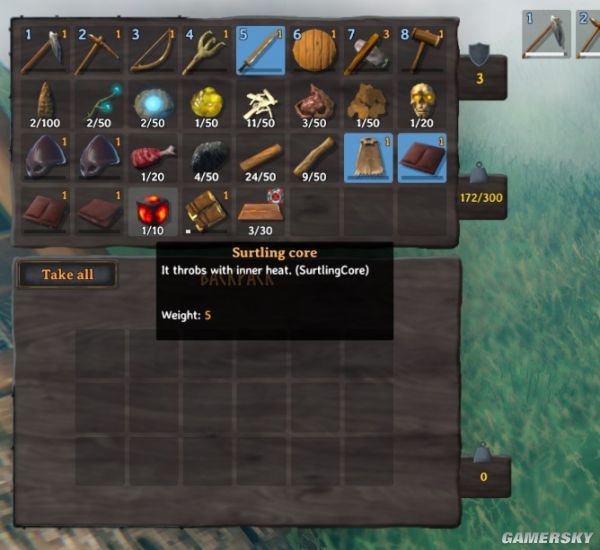Select the round wooden shield
The width and height of the screenshot is (600, 550).
pyautogui.click(x=314, y=51)
